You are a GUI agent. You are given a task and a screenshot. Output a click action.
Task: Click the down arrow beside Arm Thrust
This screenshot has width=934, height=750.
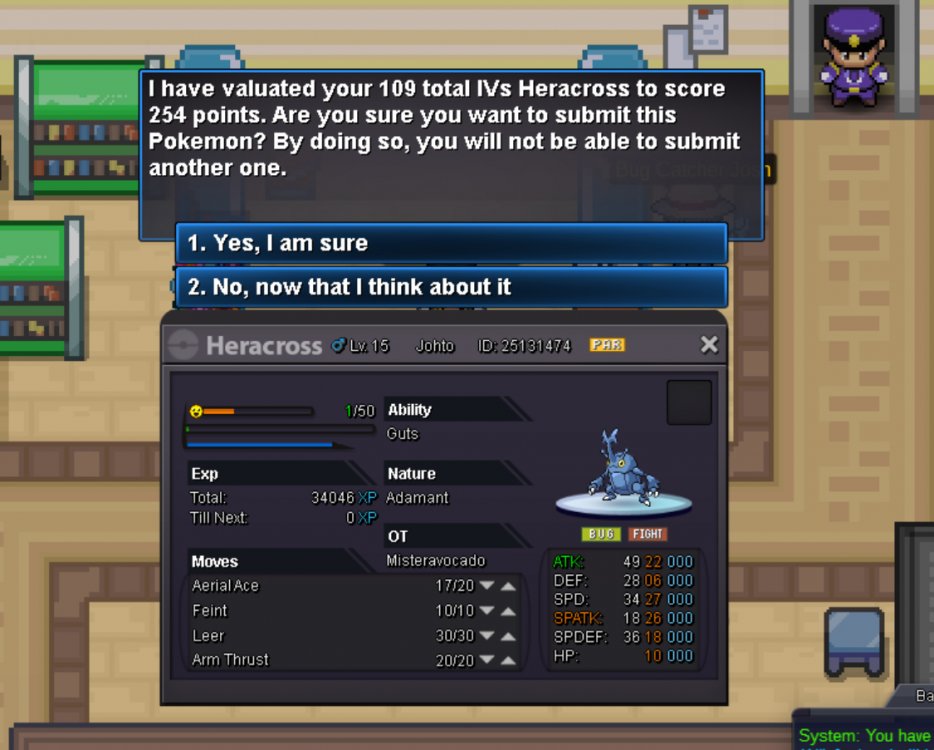(487, 660)
